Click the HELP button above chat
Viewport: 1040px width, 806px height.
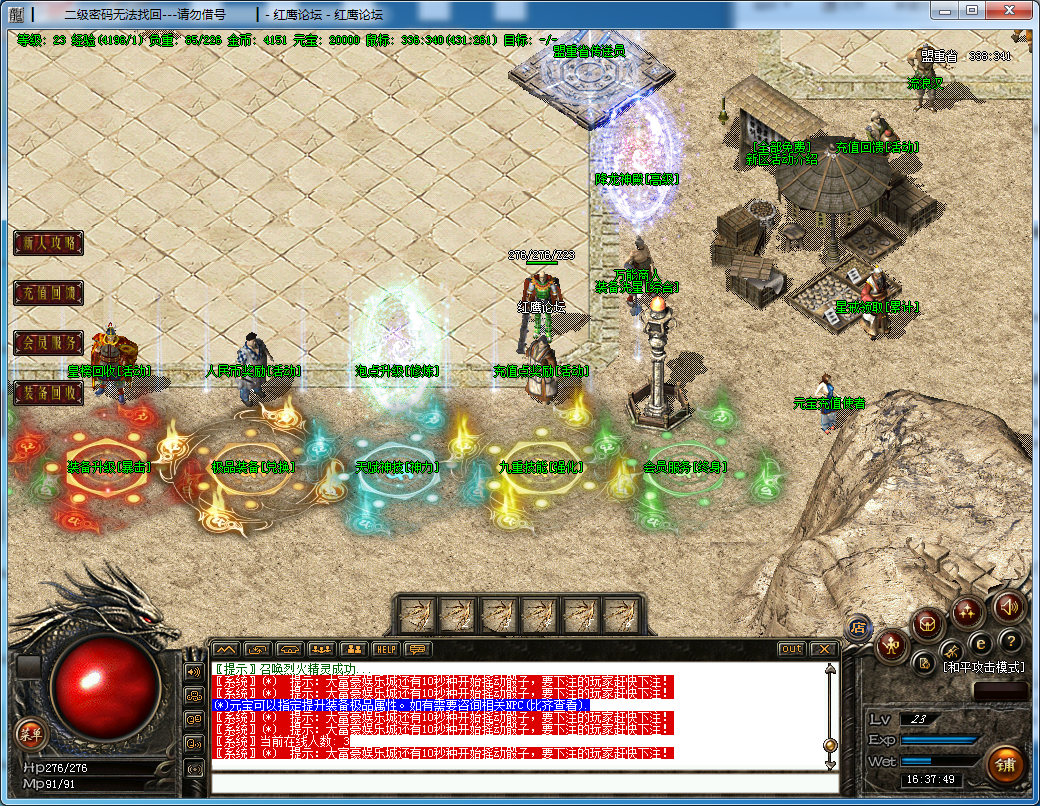coord(386,649)
